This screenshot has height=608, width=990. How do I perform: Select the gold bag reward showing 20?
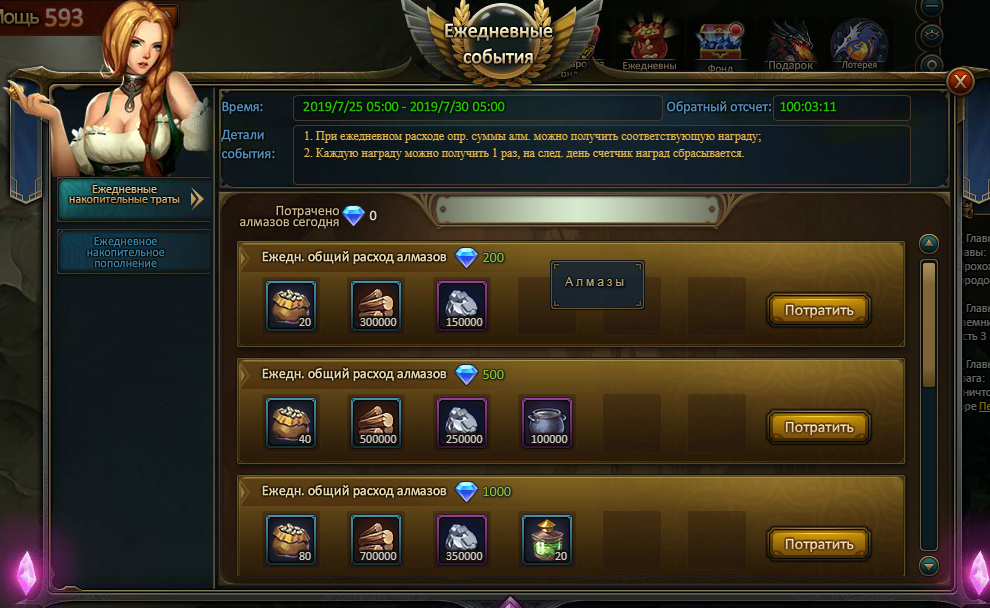coord(291,305)
